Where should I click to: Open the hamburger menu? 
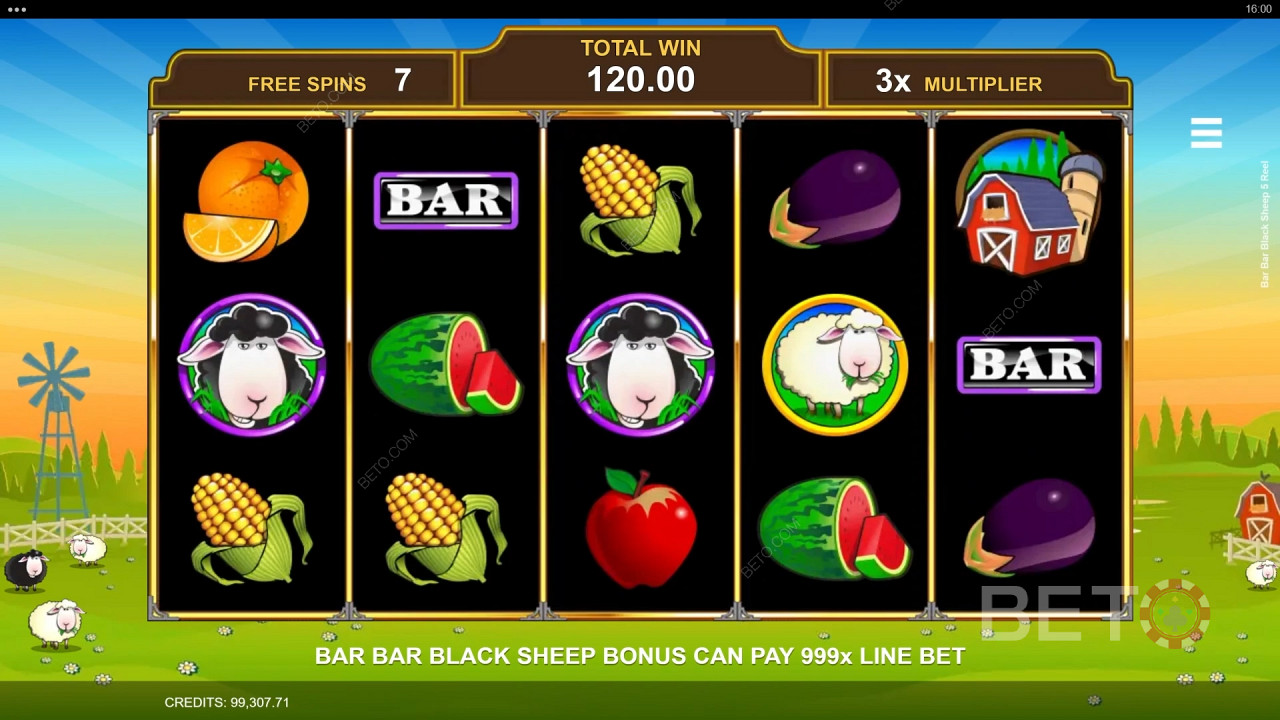point(1206,133)
